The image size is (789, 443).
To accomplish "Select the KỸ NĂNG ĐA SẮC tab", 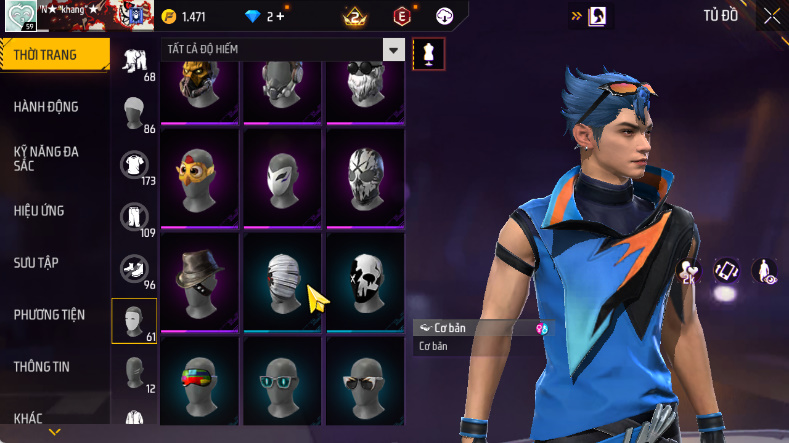I will (x=46, y=158).
